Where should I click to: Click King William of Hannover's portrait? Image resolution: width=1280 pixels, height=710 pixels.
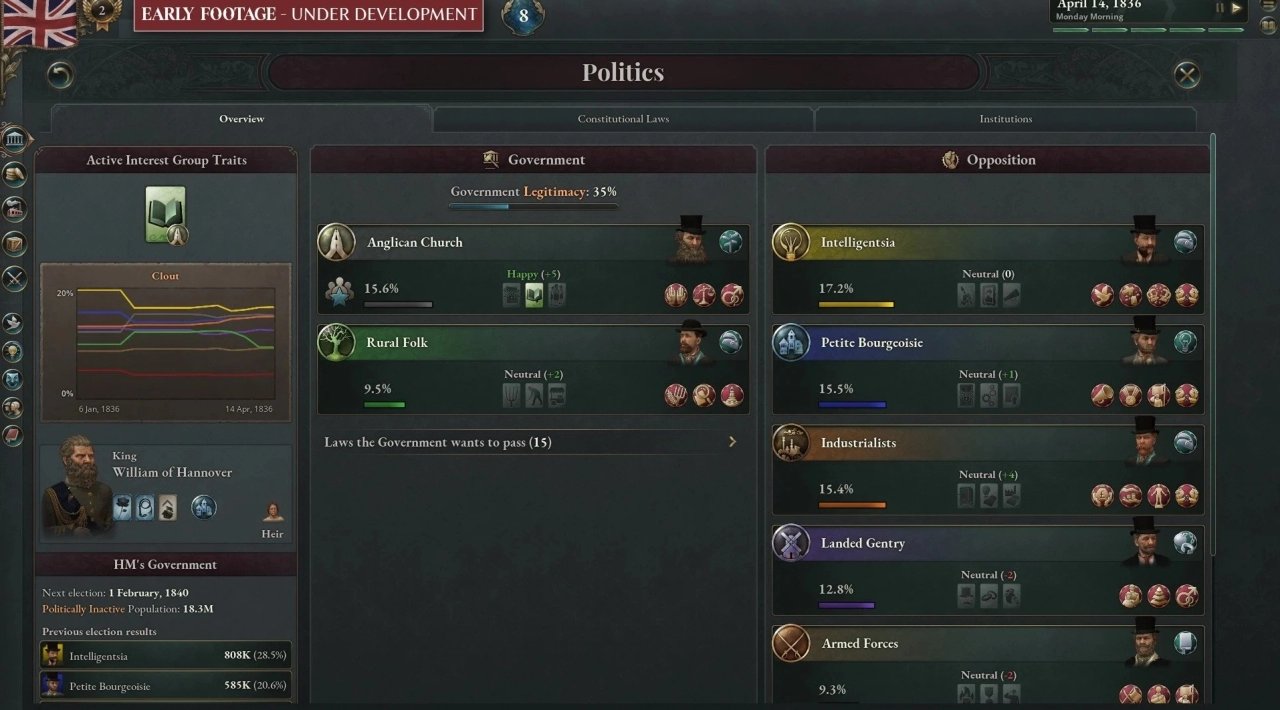pos(74,487)
